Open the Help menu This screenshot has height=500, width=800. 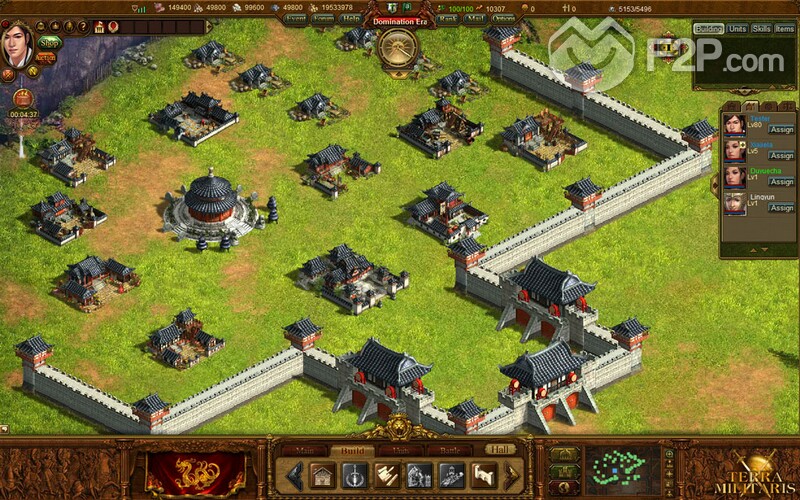(x=350, y=18)
